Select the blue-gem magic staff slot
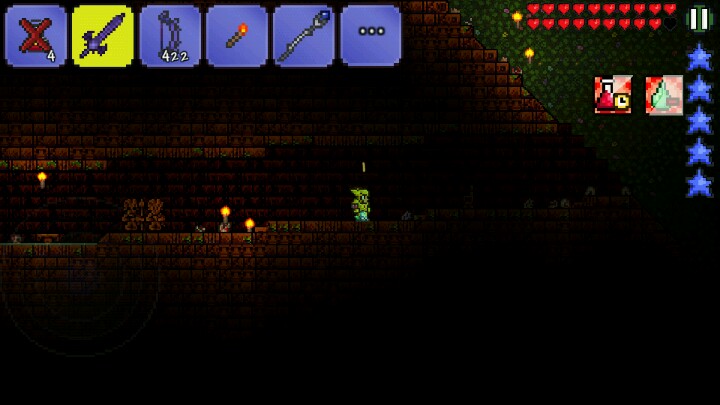Image resolution: width=720 pixels, height=405 pixels. 304,36
